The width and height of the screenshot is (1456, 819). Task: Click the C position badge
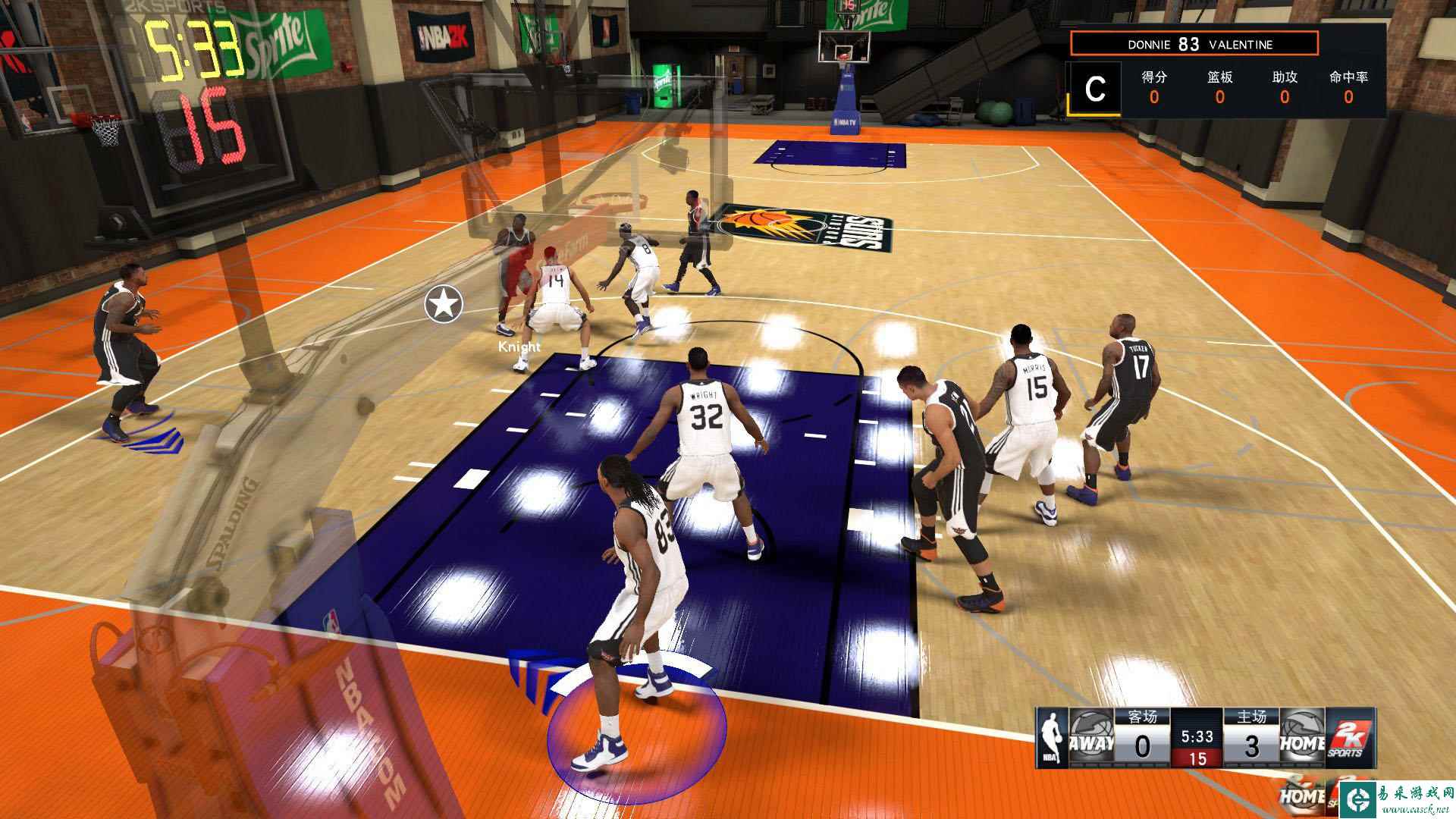click(x=1094, y=89)
